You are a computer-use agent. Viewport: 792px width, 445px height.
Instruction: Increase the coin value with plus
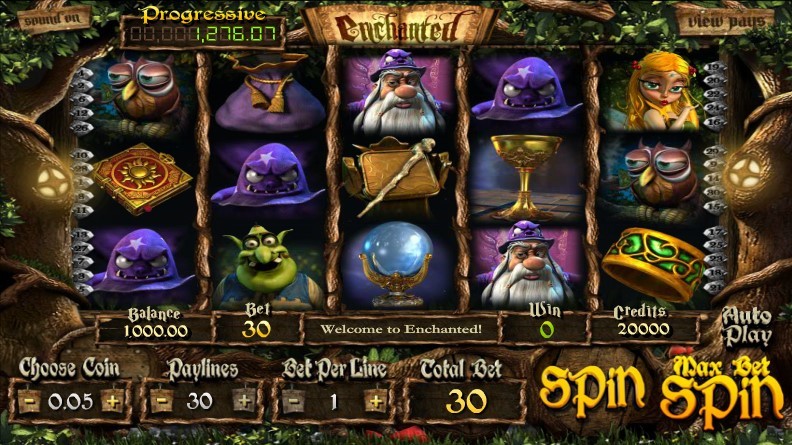(x=113, y=402)
